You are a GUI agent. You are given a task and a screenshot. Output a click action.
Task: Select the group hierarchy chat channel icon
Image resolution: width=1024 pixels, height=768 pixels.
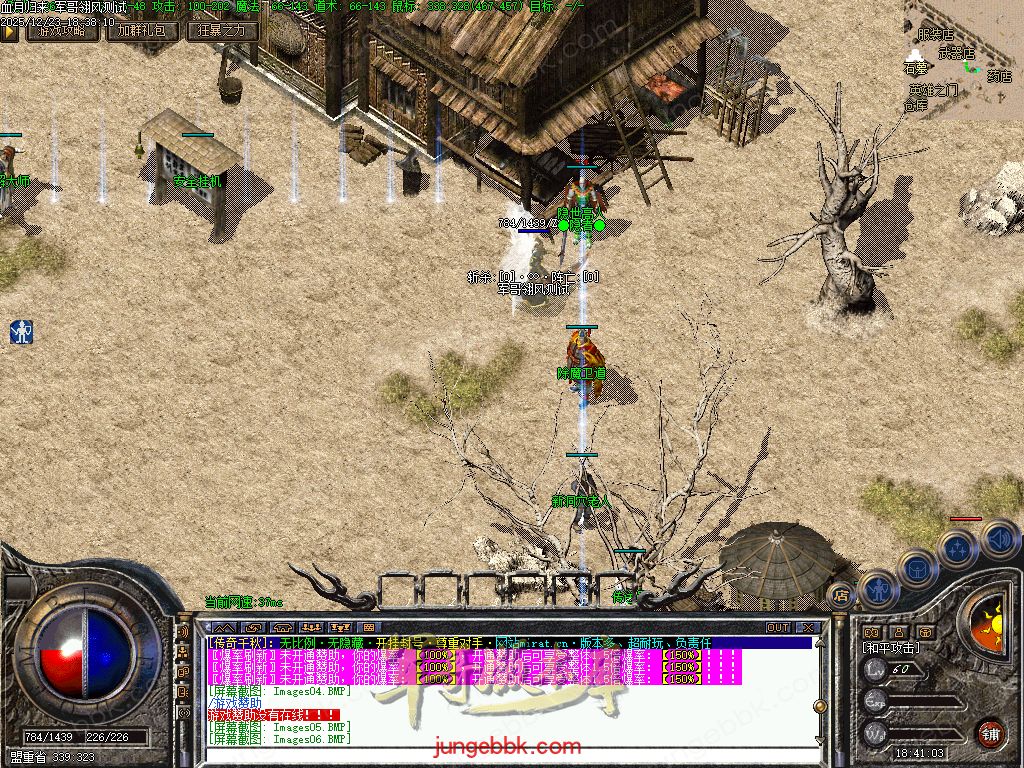pos(183,652)
